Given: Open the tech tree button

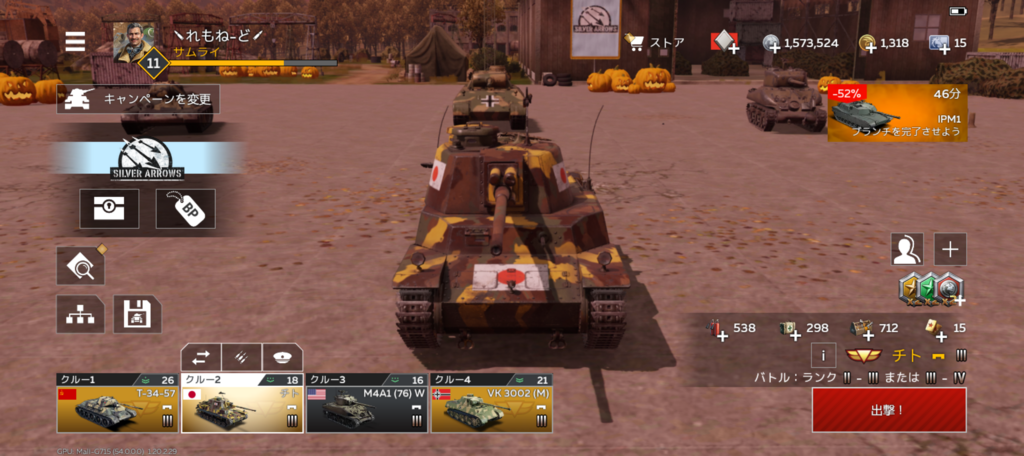Looking at the screenshot, I should click(80, 314).
